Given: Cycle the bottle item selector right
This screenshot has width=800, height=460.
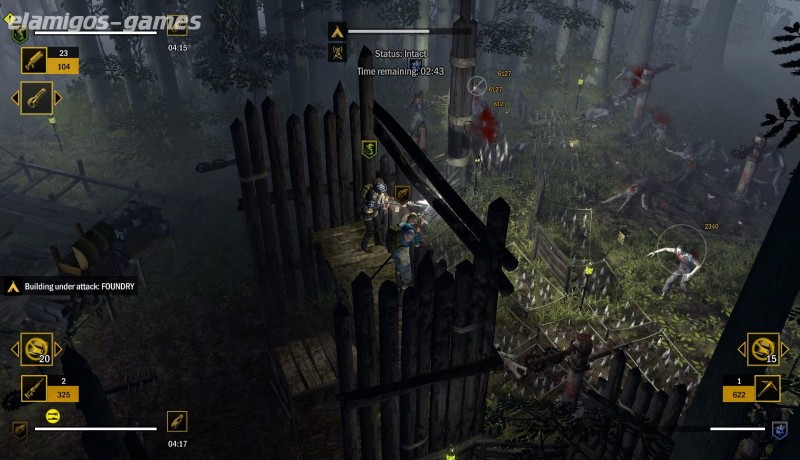Looking at the screenshot, I should [58, 98].
